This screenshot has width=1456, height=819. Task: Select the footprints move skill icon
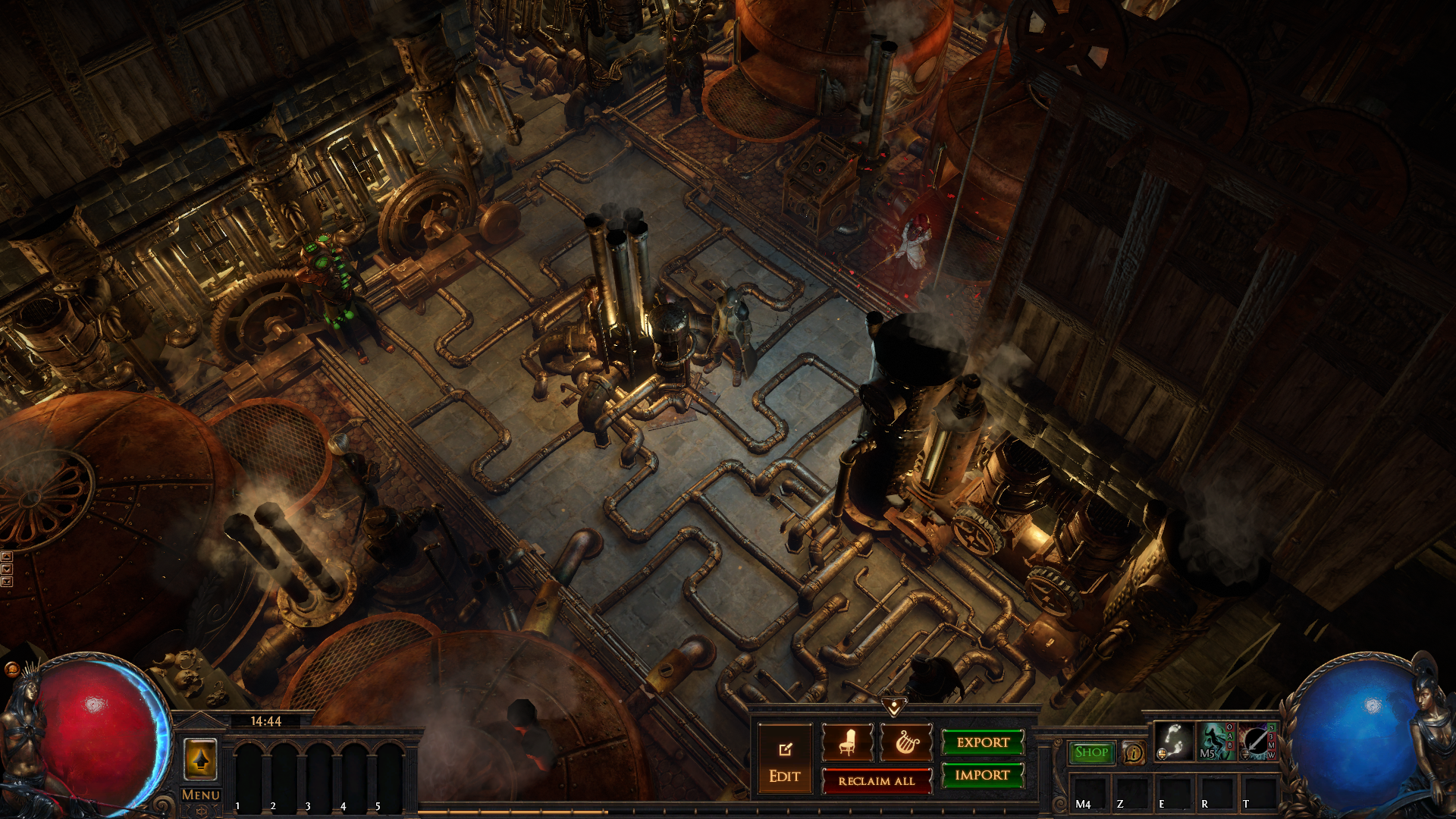point(1173,741)
